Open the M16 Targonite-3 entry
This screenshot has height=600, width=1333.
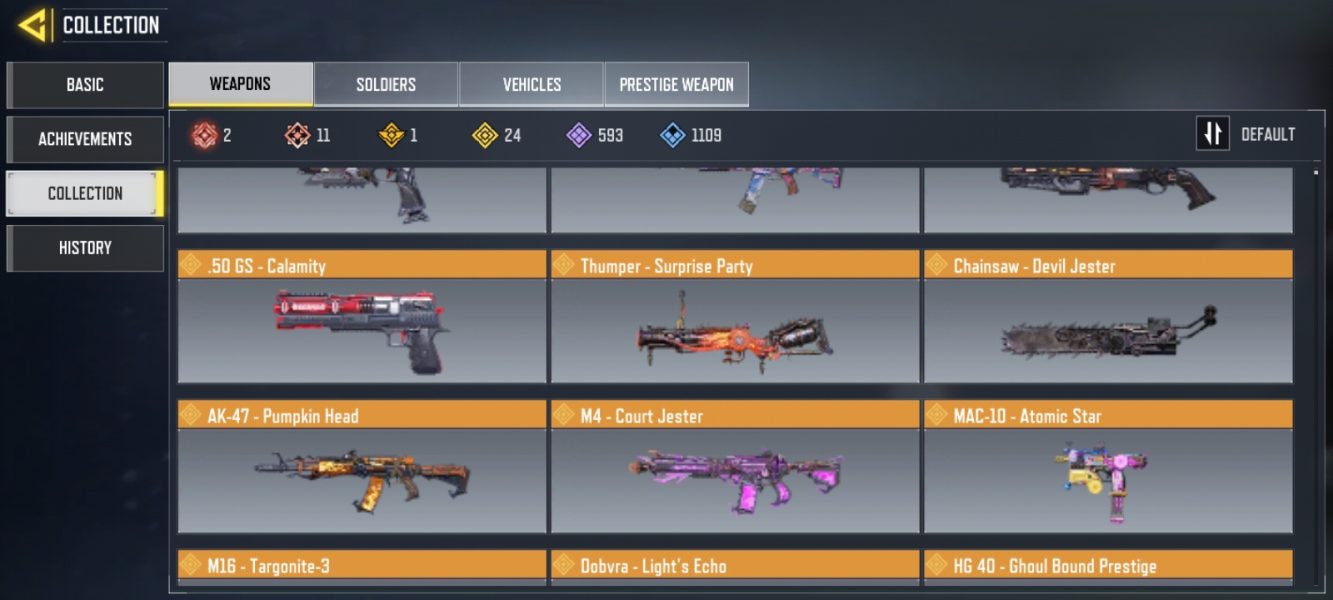tap(362, 567)
